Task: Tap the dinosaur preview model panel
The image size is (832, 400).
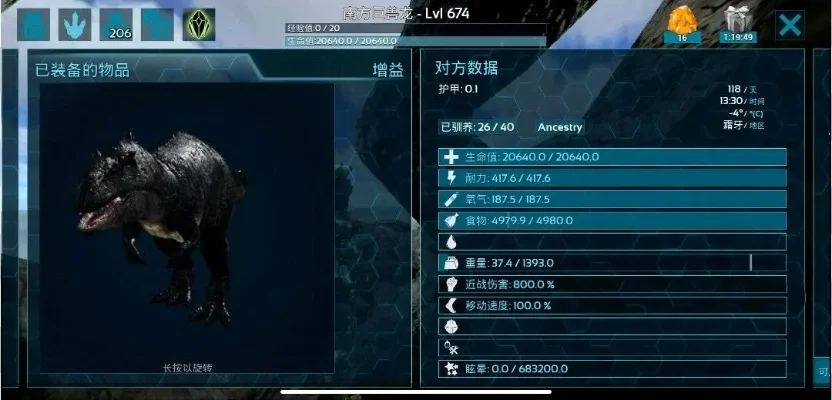Action: pyautogui.click(x=186, y=230)
